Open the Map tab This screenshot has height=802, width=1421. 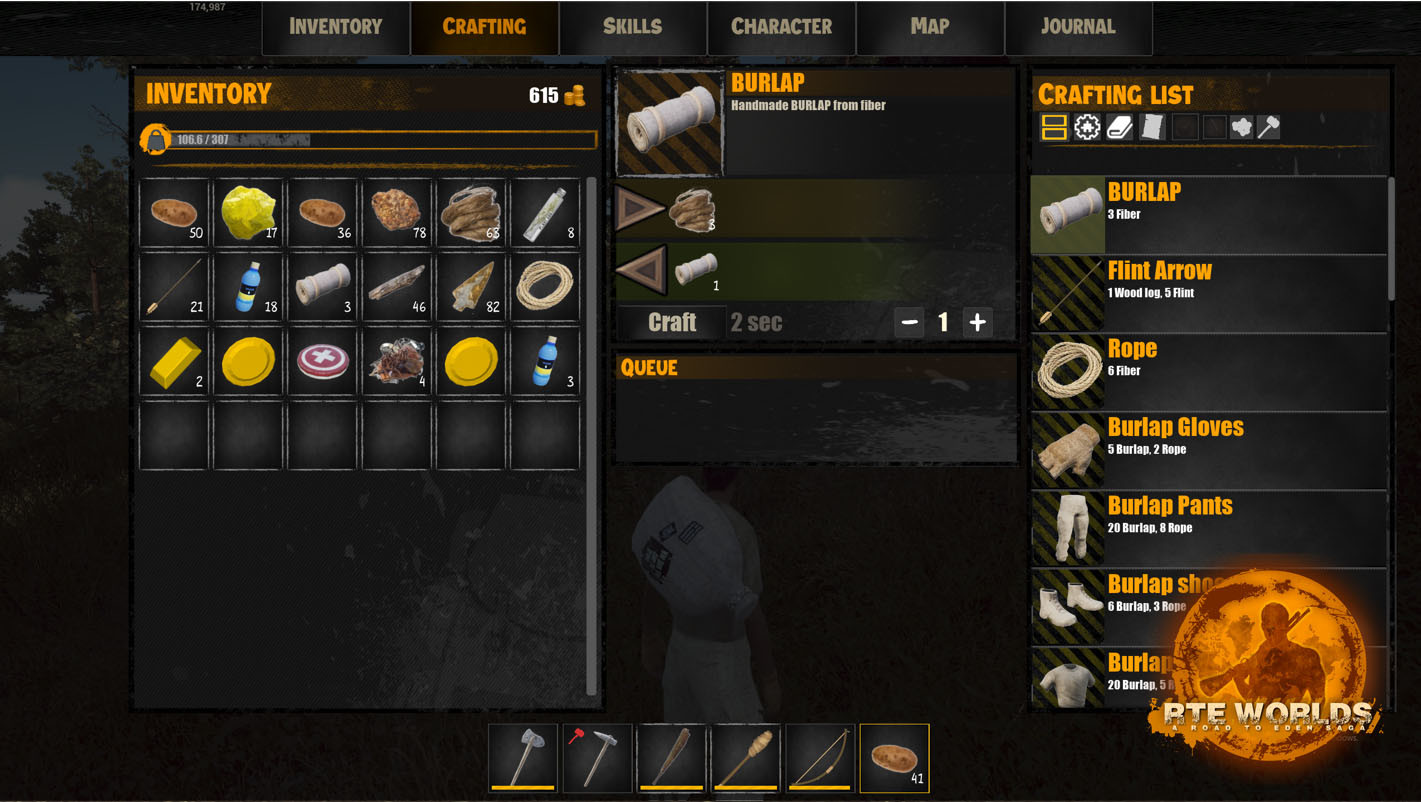(x=929, y=27)
